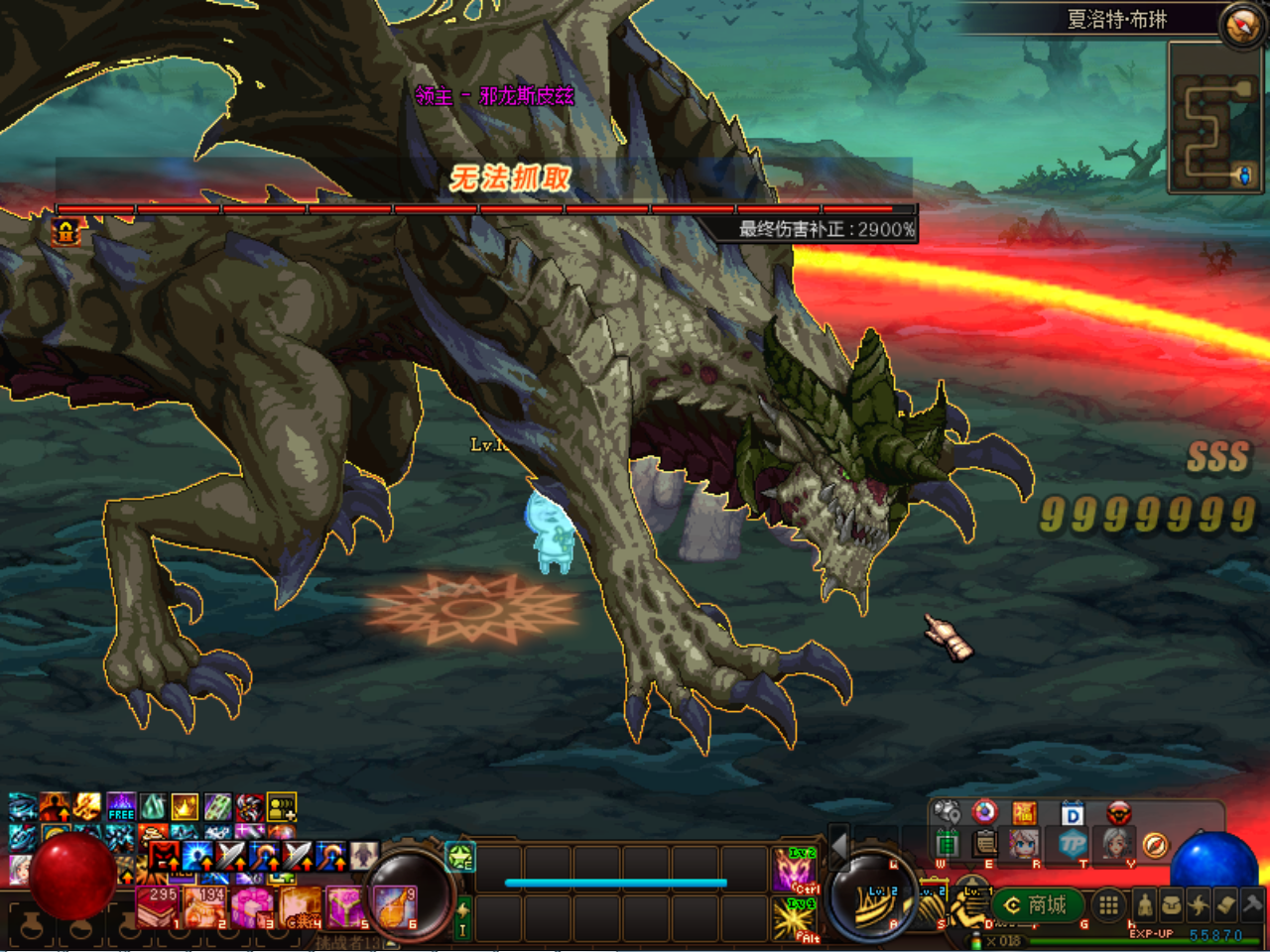This screenshot has height=952, width=1270.
Task: Open the grid menu button beside the shop
Action: (1108, 904)
